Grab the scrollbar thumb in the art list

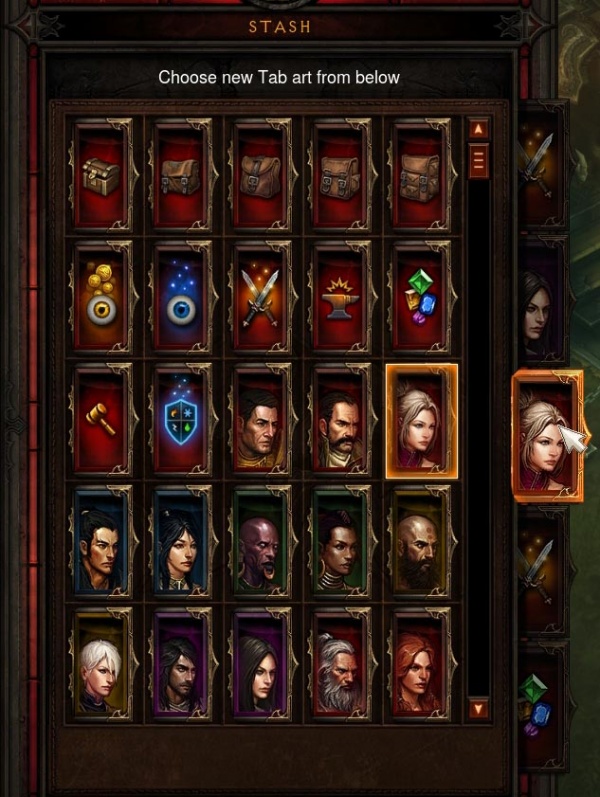coord(478,160)
